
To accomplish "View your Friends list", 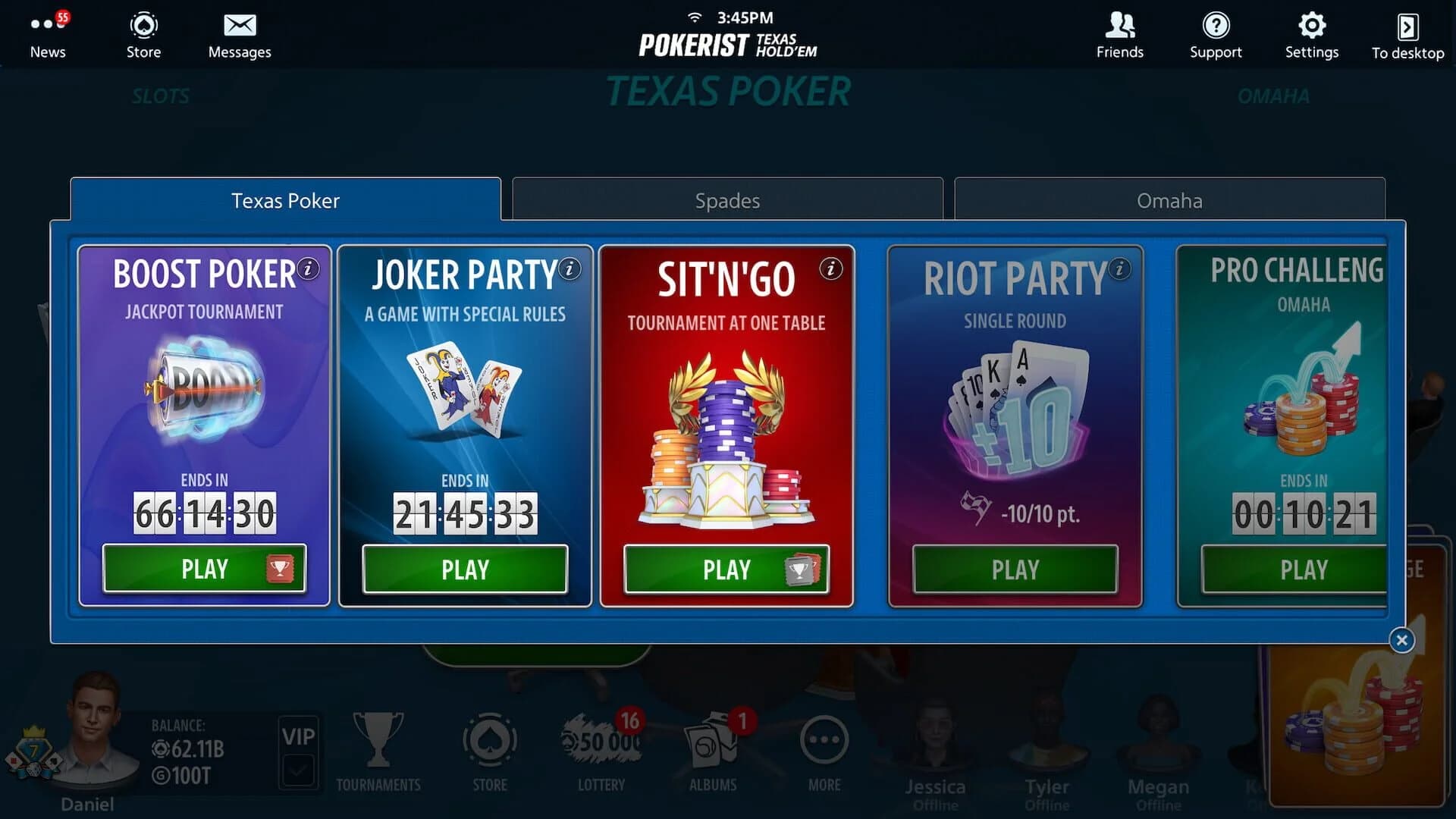I will point(1119,34).
